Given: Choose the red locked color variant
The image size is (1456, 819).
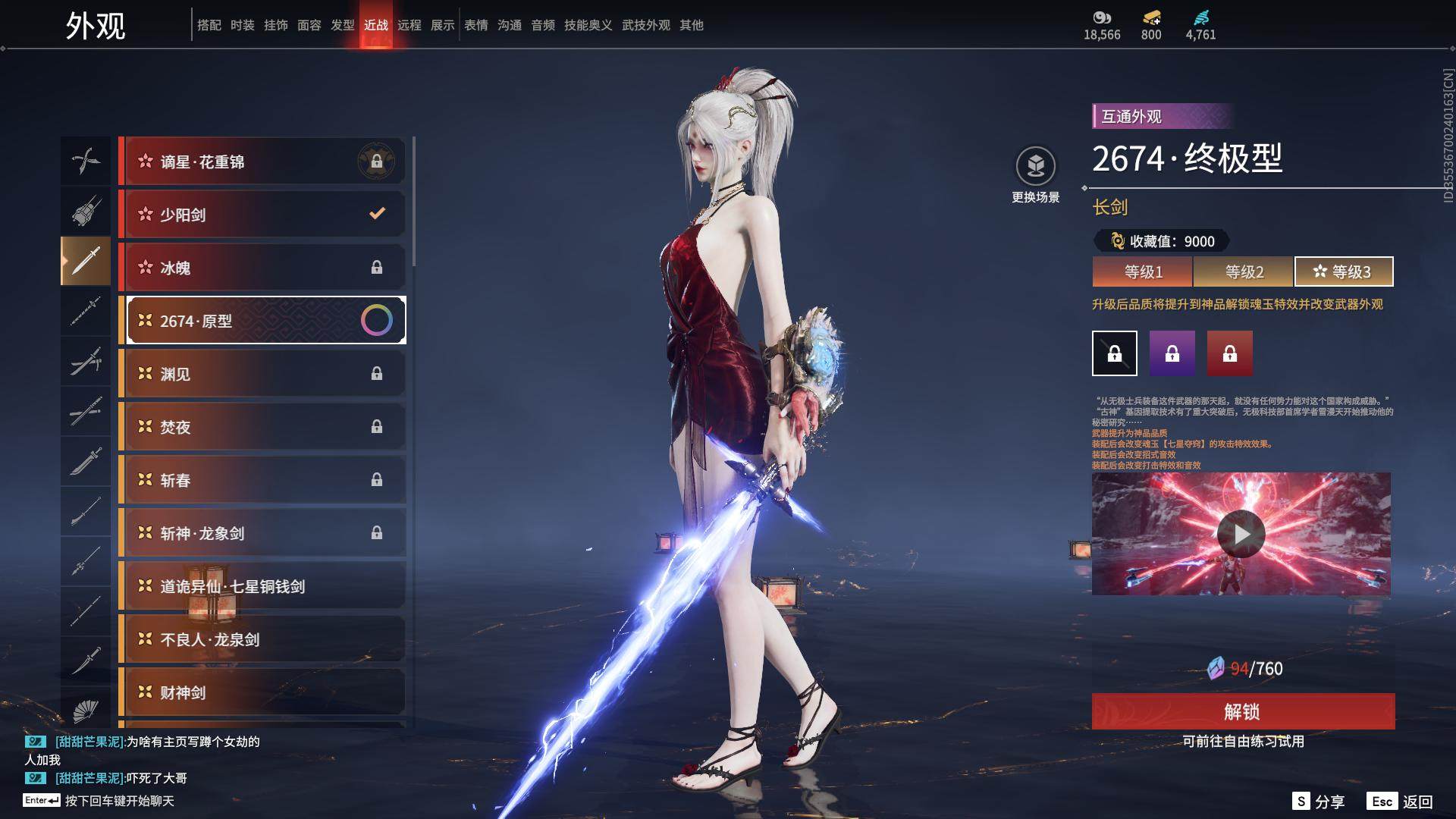Looking at the screenshot, I should coord(1230,353).
